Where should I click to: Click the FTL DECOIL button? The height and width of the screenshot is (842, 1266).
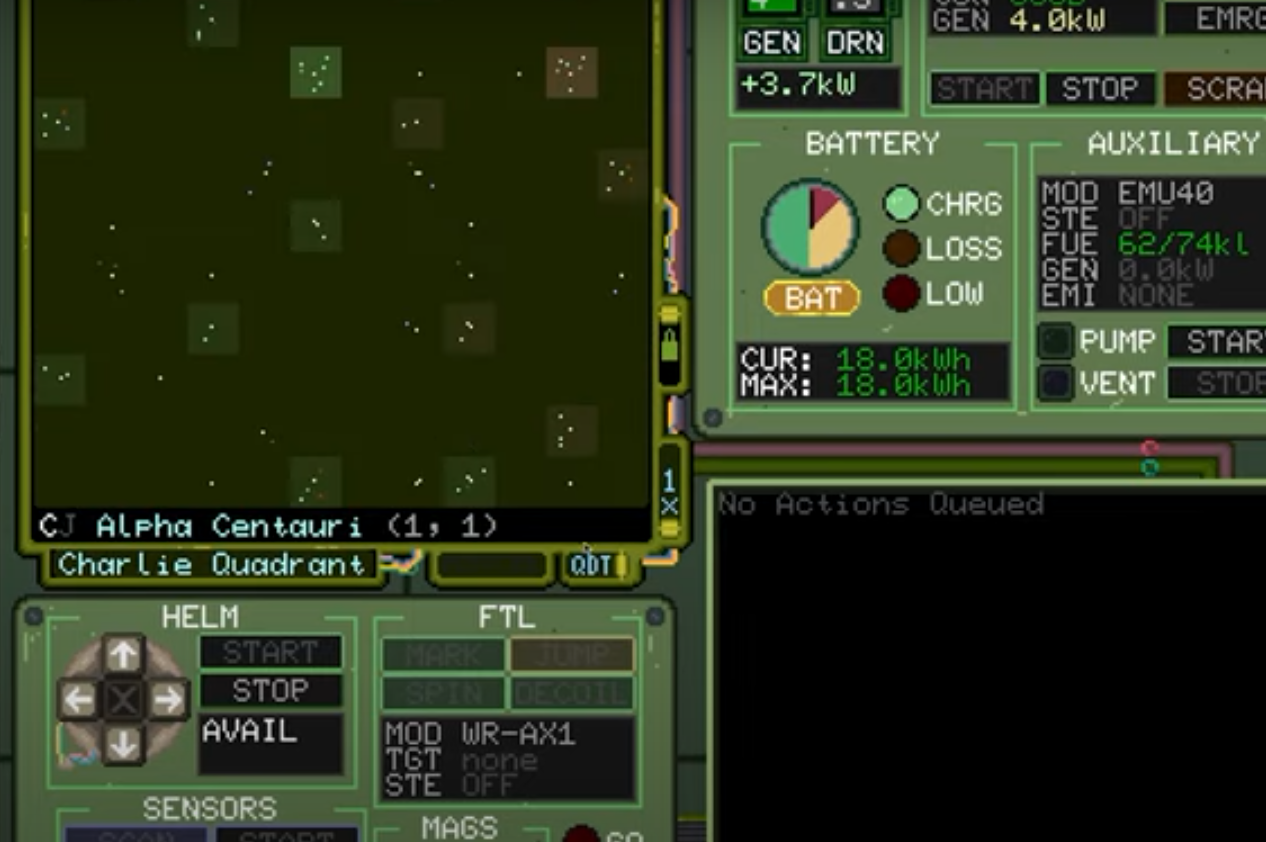tap(572, 693)
